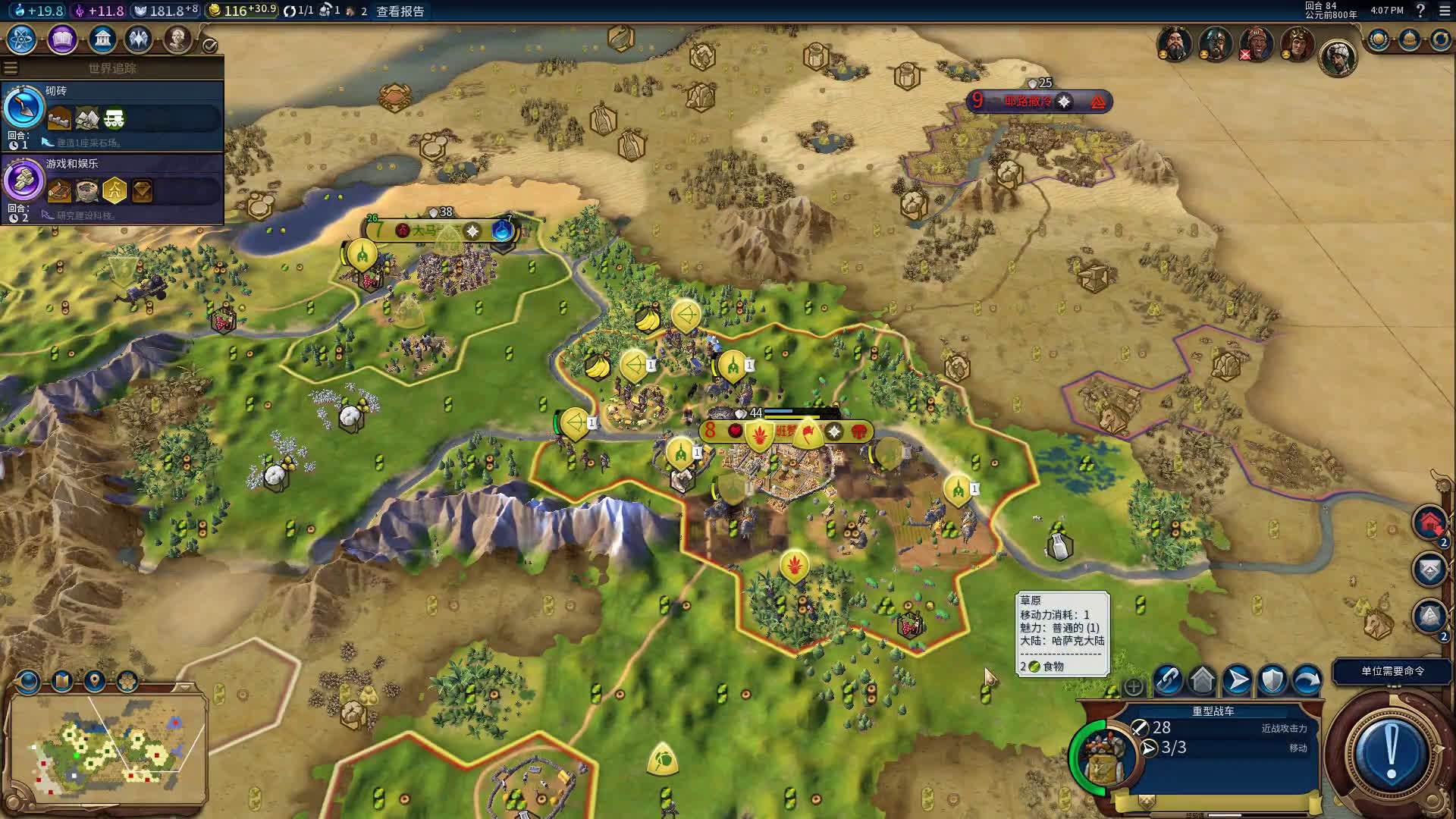Skip the unit's turn with curved arrow

coord(1307,680)
